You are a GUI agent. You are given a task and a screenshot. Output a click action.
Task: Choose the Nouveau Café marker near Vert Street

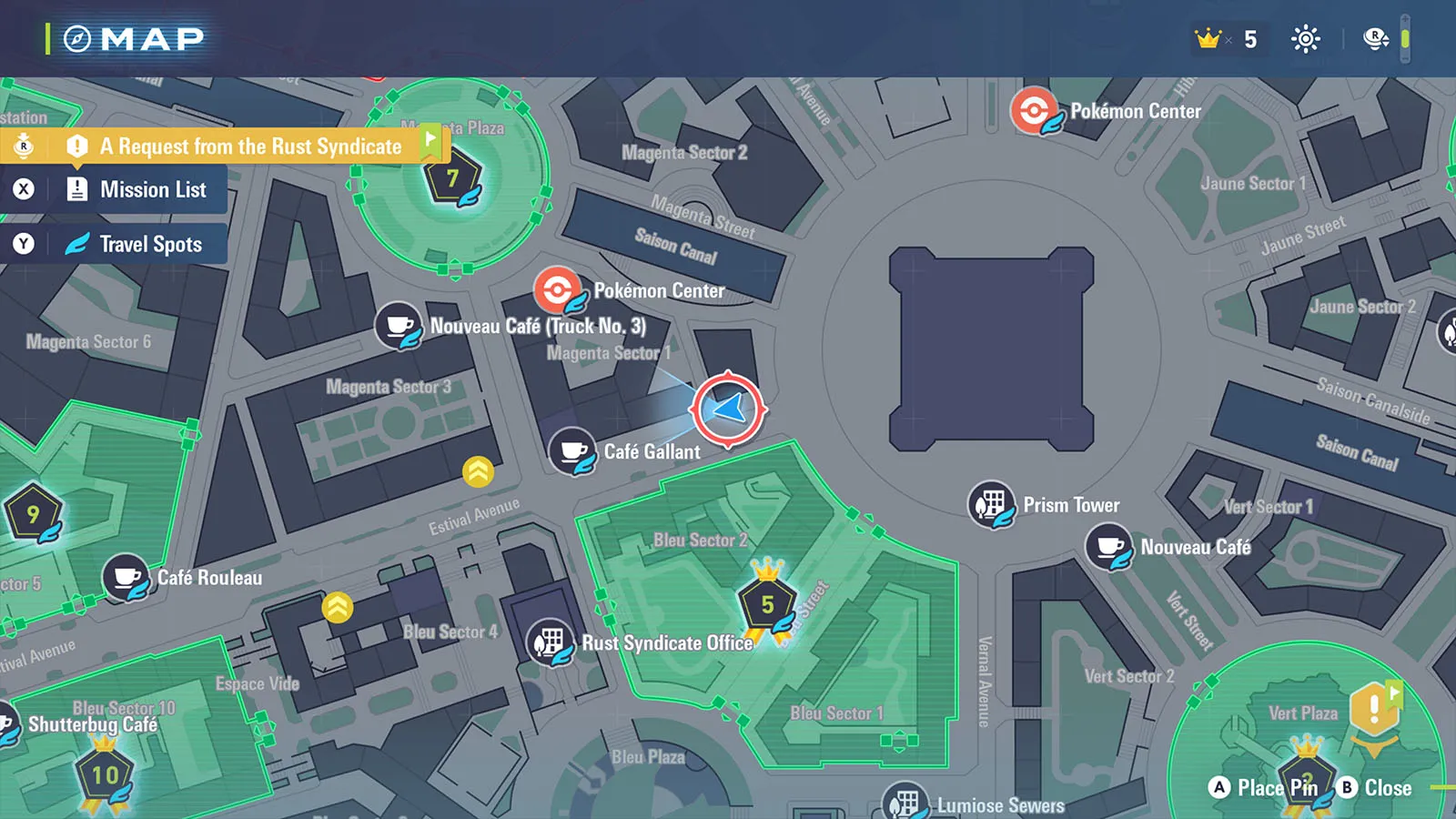[x=1108, y=547]
